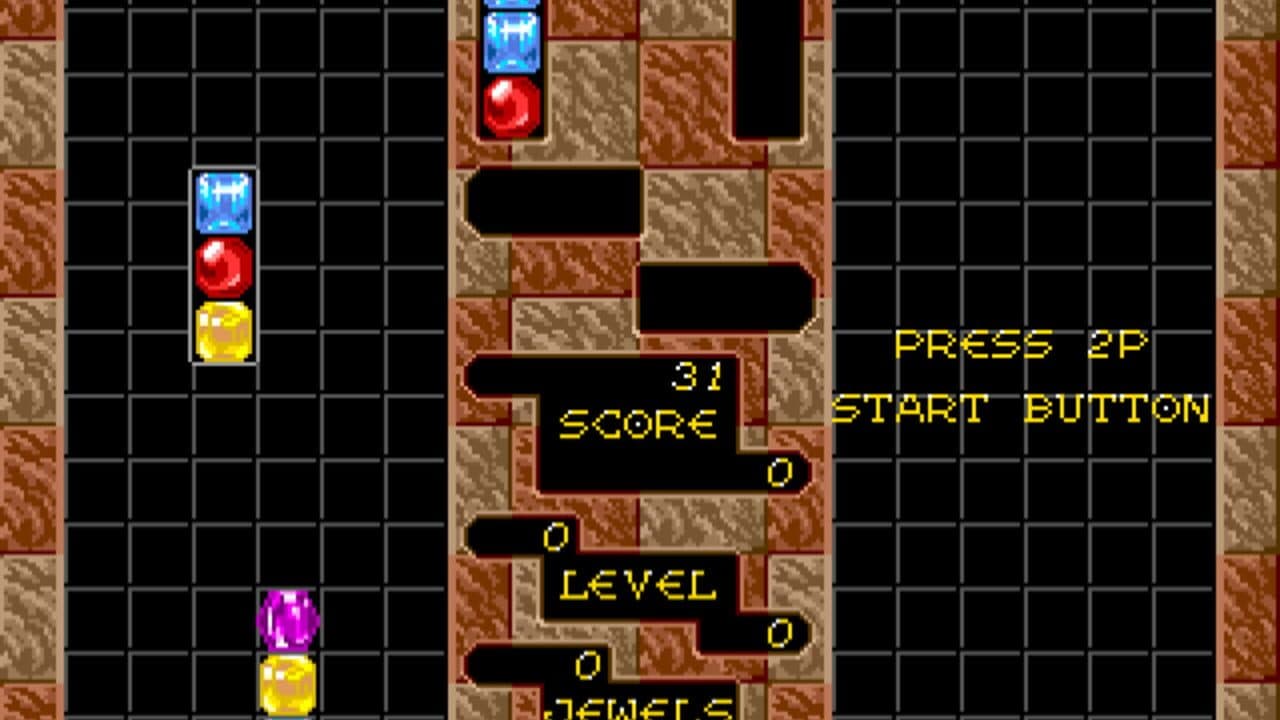
Task: Click the red sphere gem in center column
Action: [x=512, y=105]
